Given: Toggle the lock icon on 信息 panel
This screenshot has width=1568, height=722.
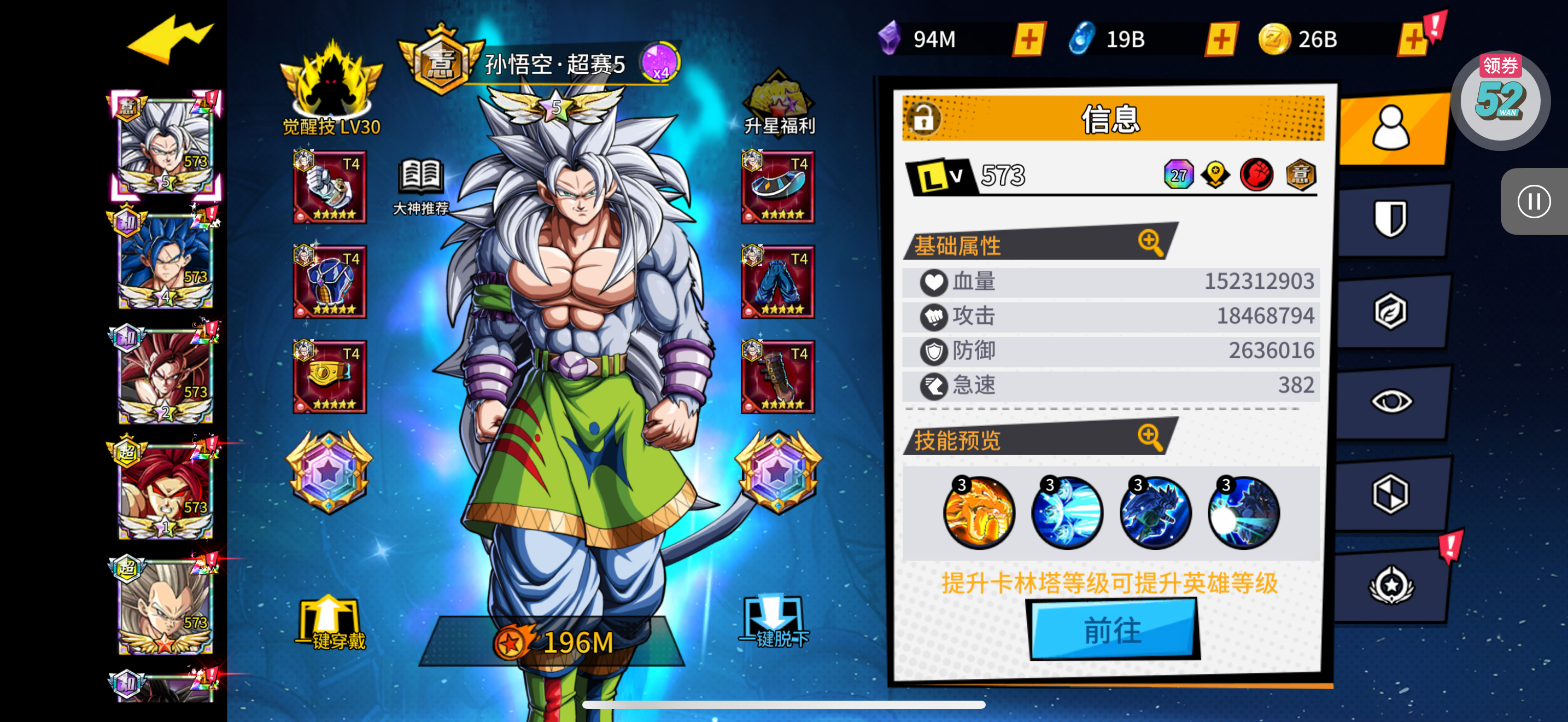Looking at the screenshot, I should [x=923, y=118].
